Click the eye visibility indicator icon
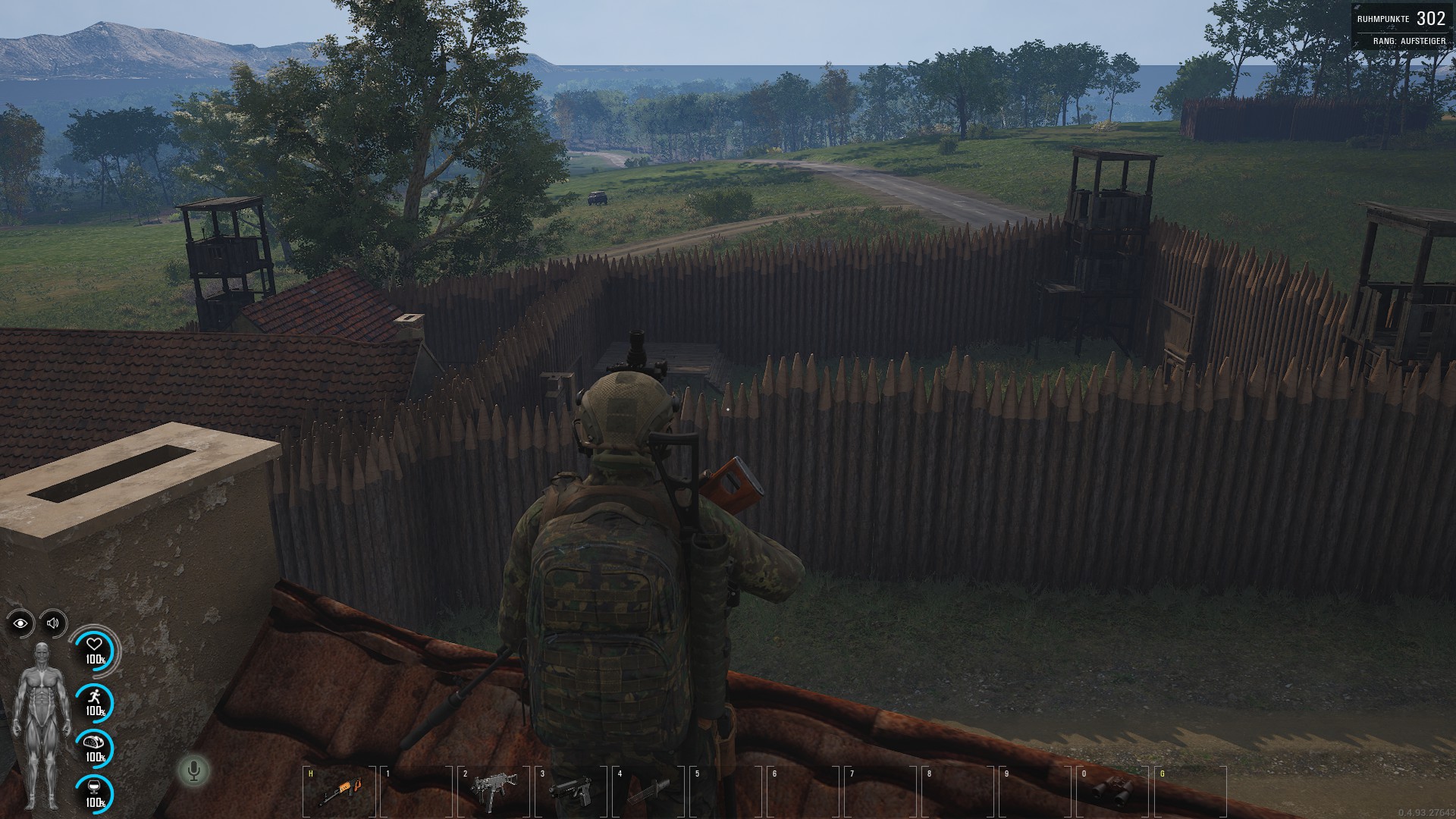 coord(20,623)
